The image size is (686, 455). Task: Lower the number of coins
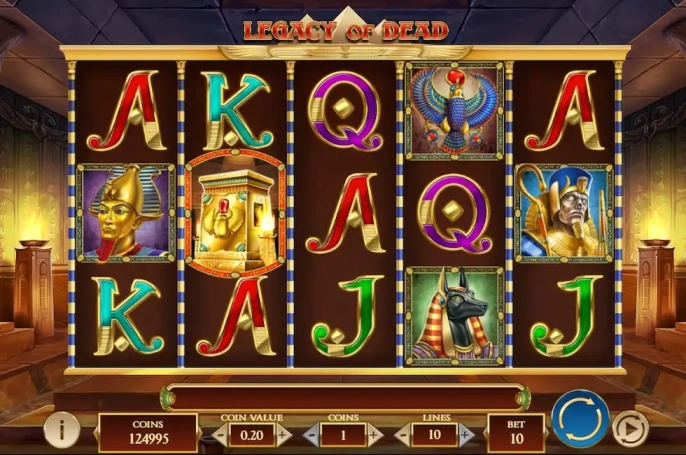click(x=311, y=435)
